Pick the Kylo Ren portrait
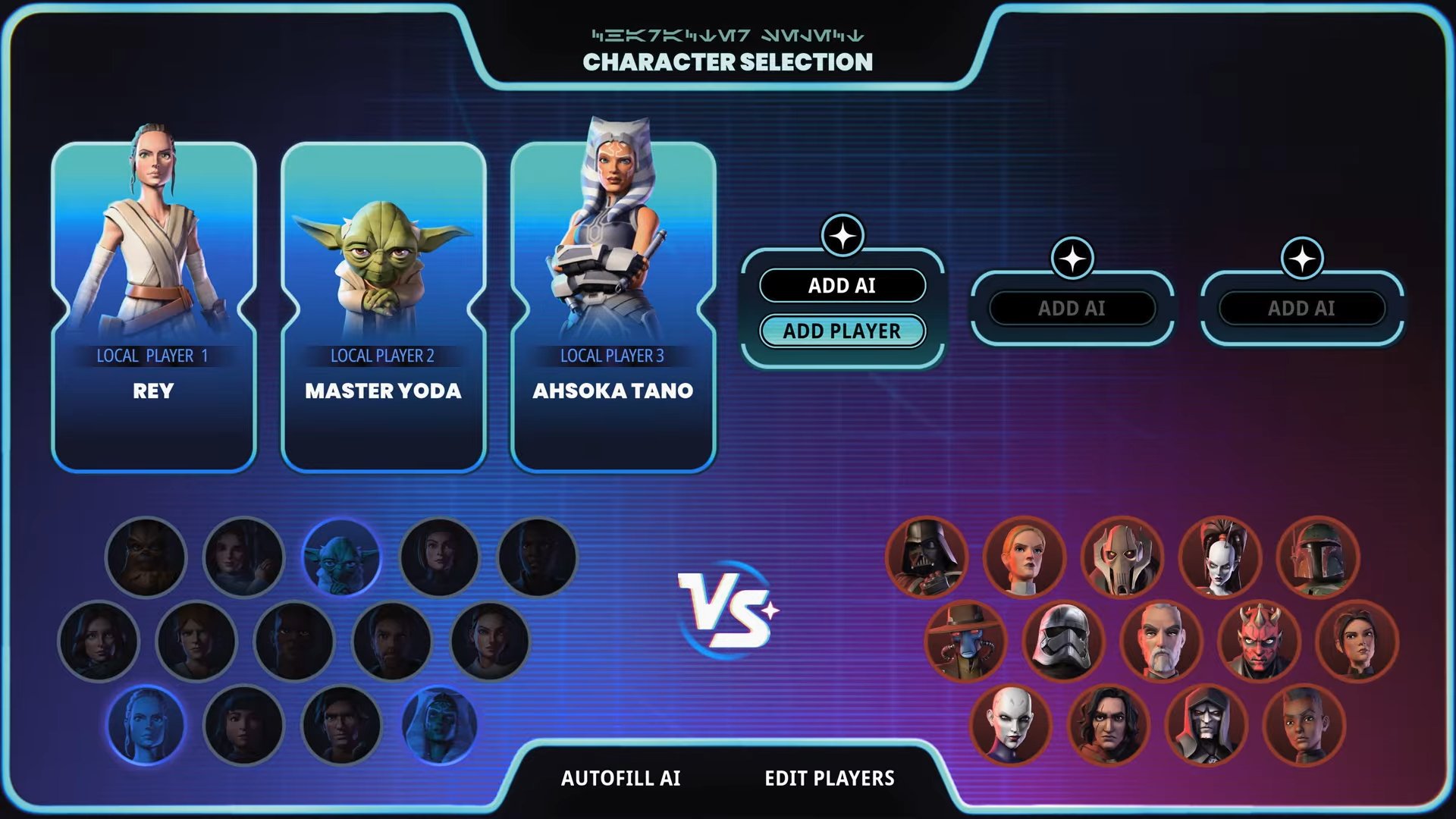The image size is (1456, 819). (x=1108, y=725)
